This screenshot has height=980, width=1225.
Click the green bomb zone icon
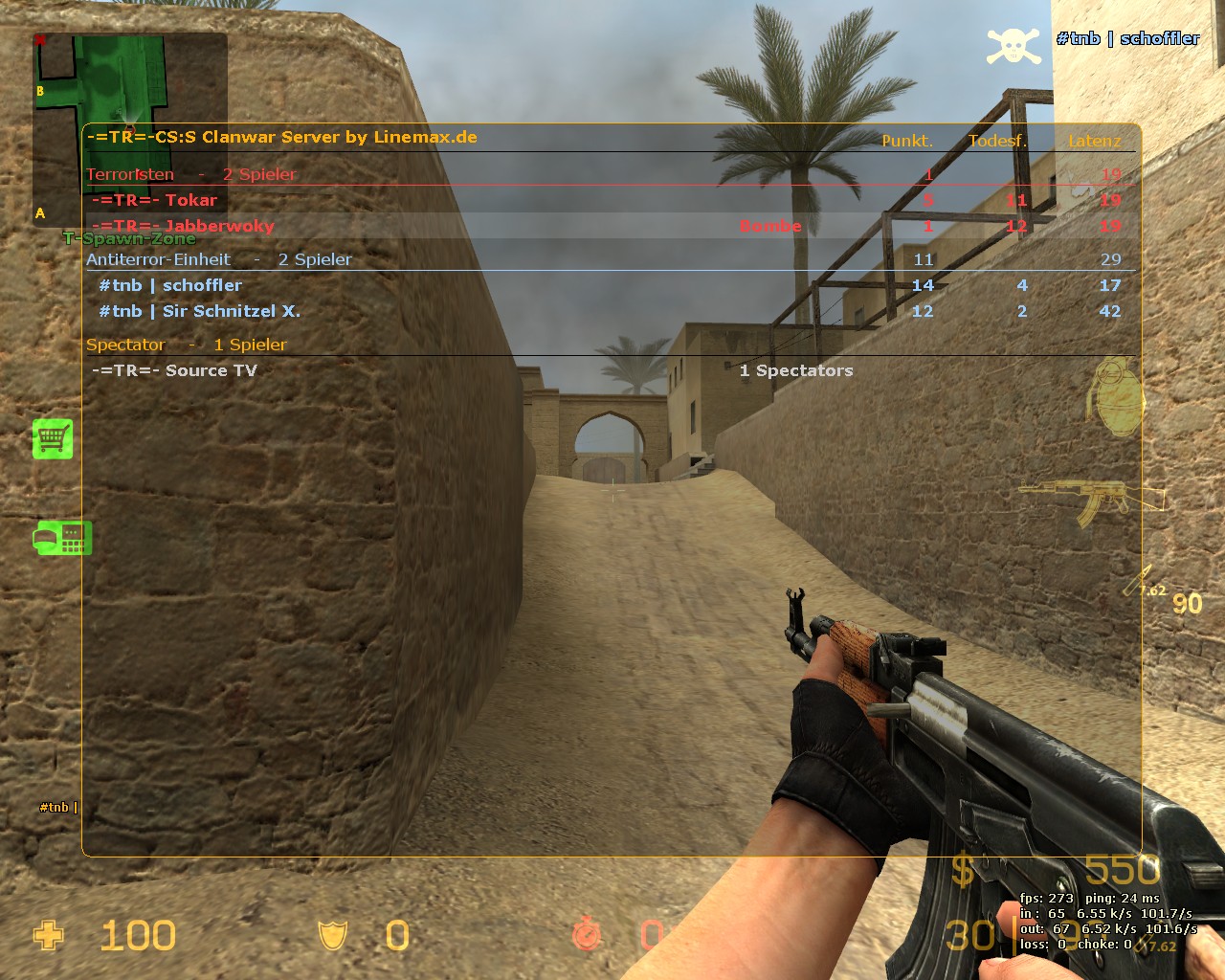click(62, 538)
